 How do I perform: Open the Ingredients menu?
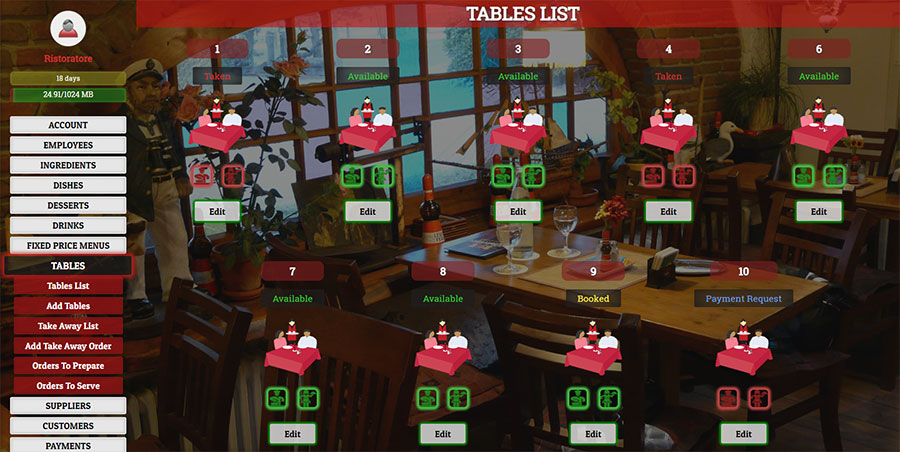pyautogui.click(x=68, y=165)
